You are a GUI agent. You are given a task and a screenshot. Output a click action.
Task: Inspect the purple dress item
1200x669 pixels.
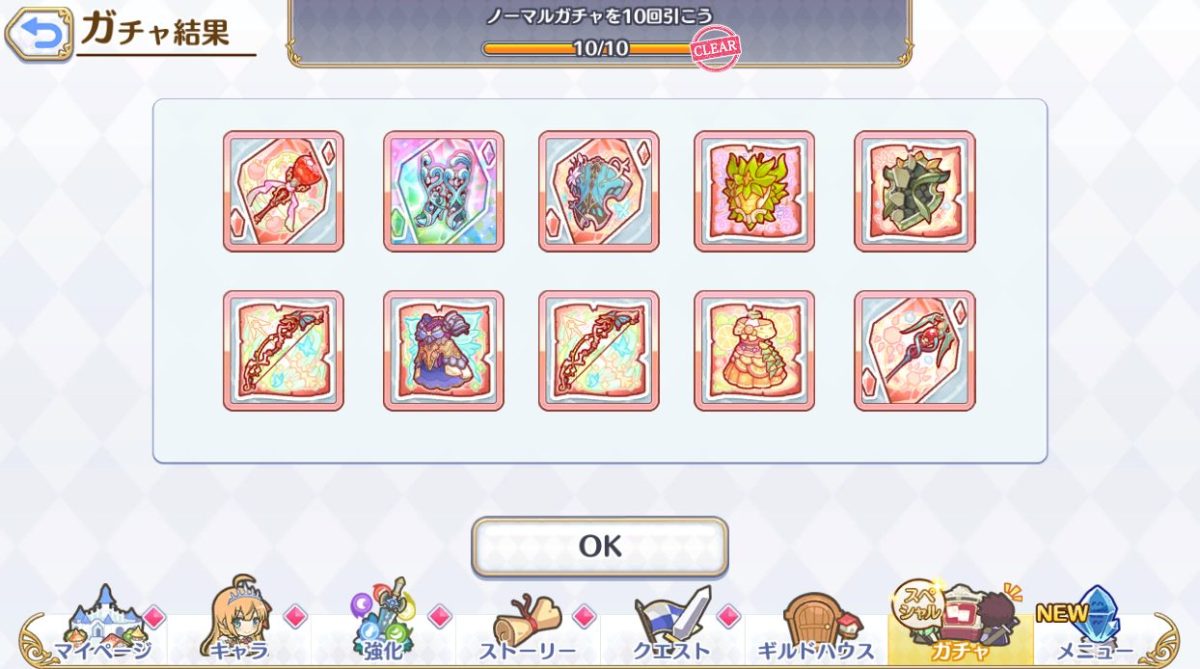click(443, 351)
